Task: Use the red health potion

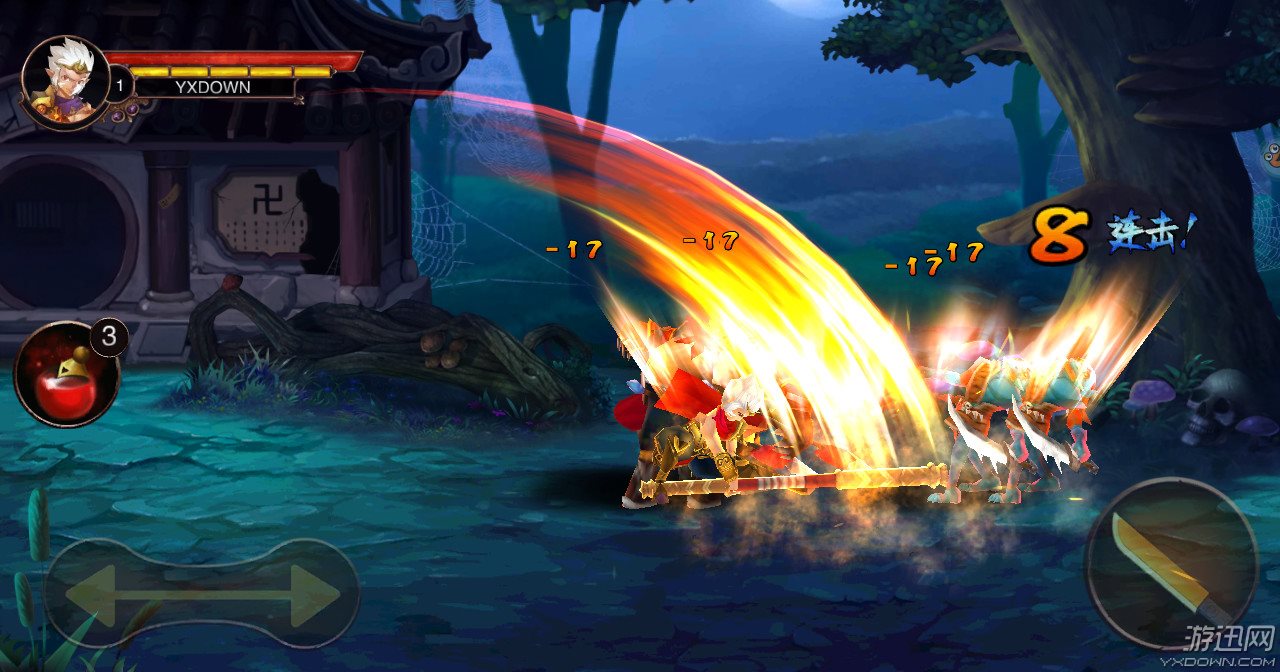Action: click(65, 374)
